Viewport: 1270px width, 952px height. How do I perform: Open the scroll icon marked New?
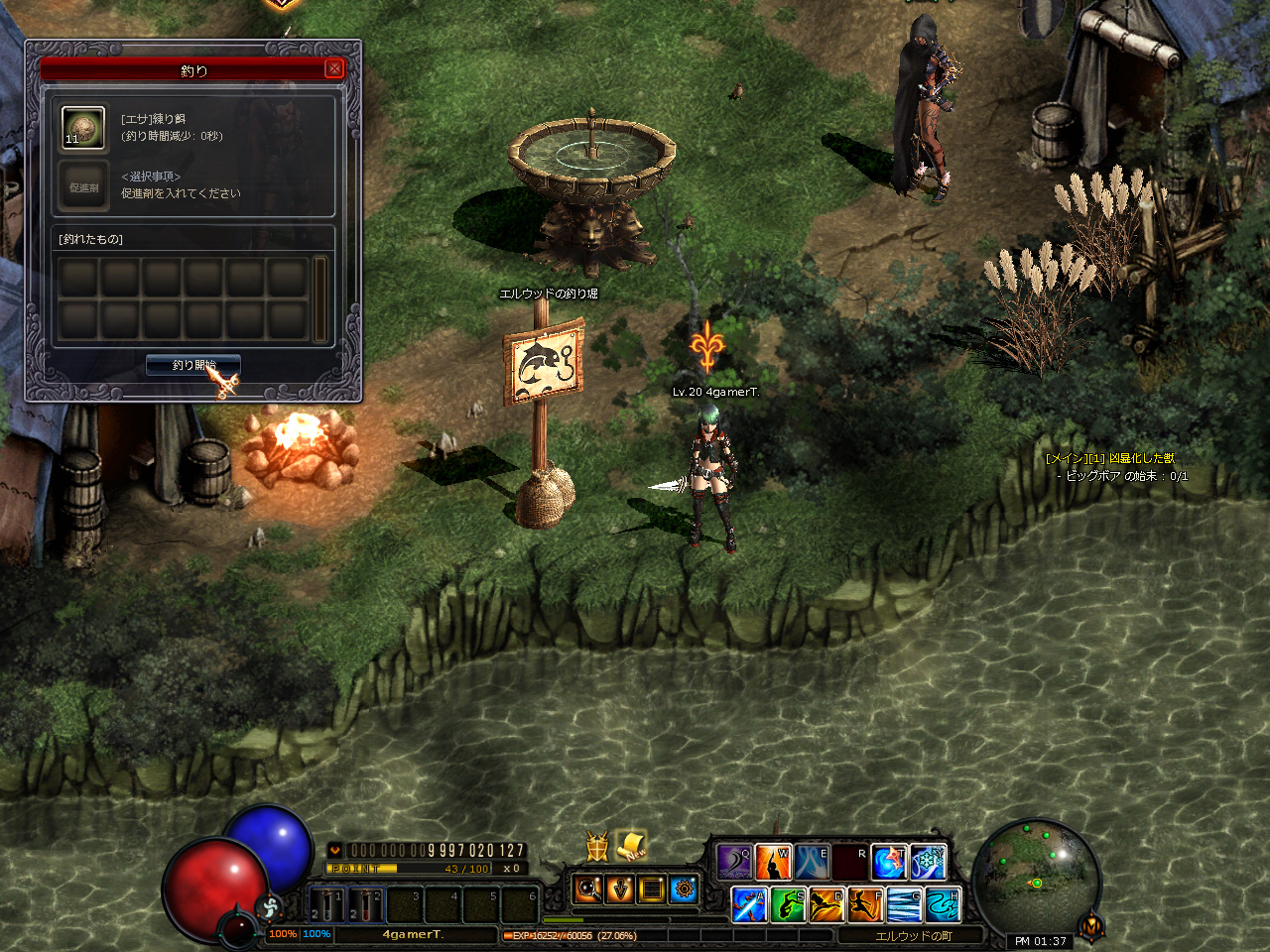coord(631,845)
